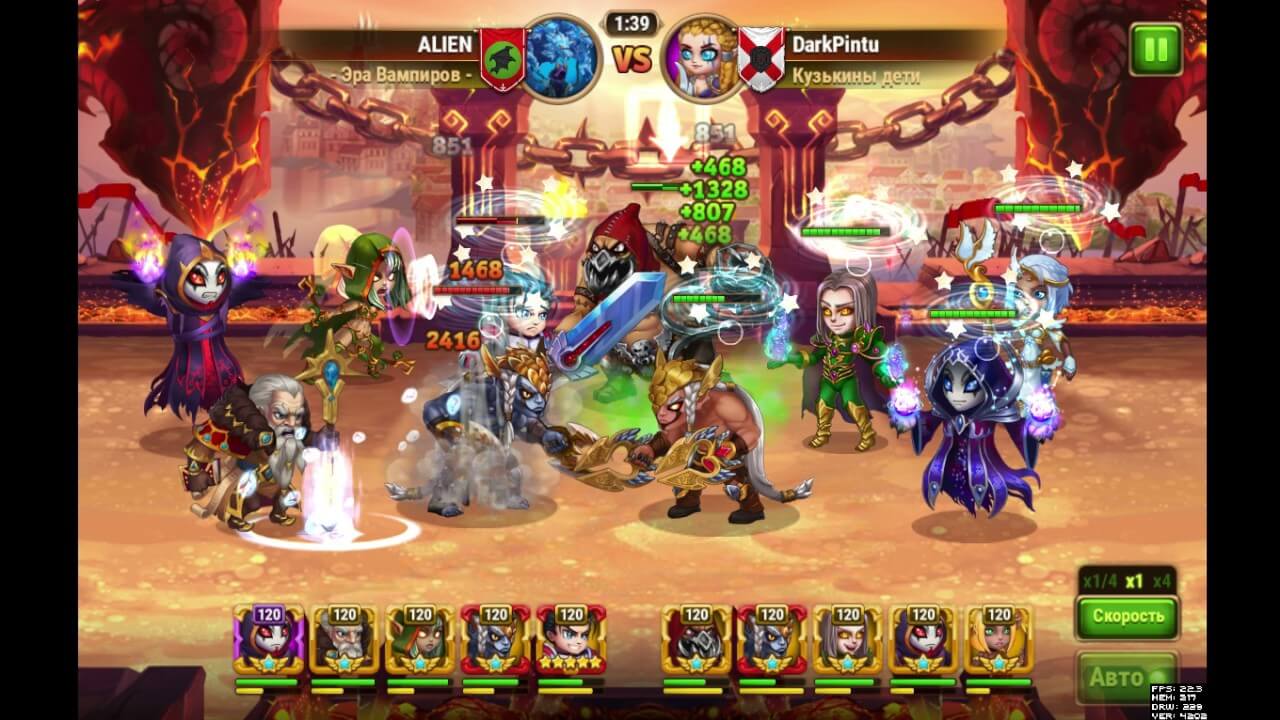1280x720 pixels.
Task: Toggle the Авто auto-battle button
Action: pyautogui.click(x=1127, y=677)
